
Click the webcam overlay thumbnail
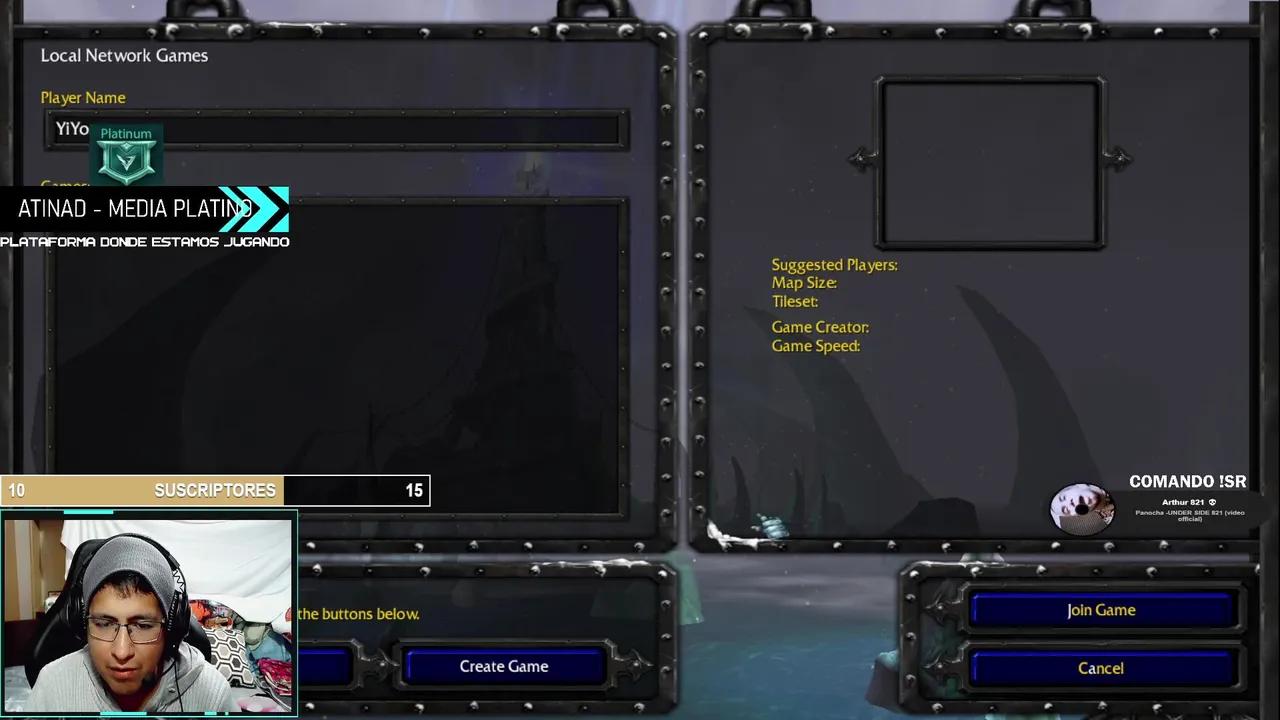[148, 613]
